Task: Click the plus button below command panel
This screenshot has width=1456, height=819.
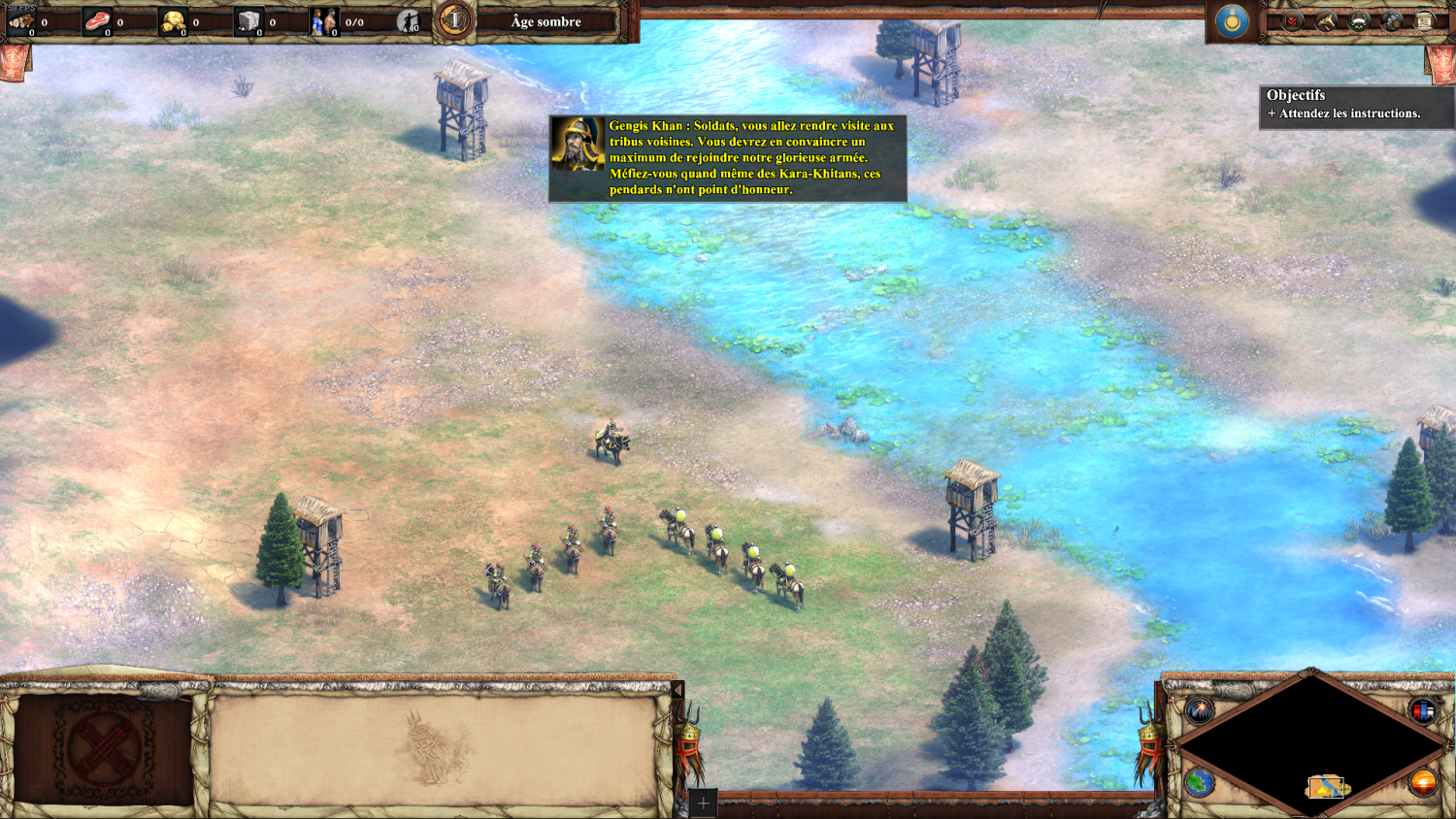Action: coord(703,803)
